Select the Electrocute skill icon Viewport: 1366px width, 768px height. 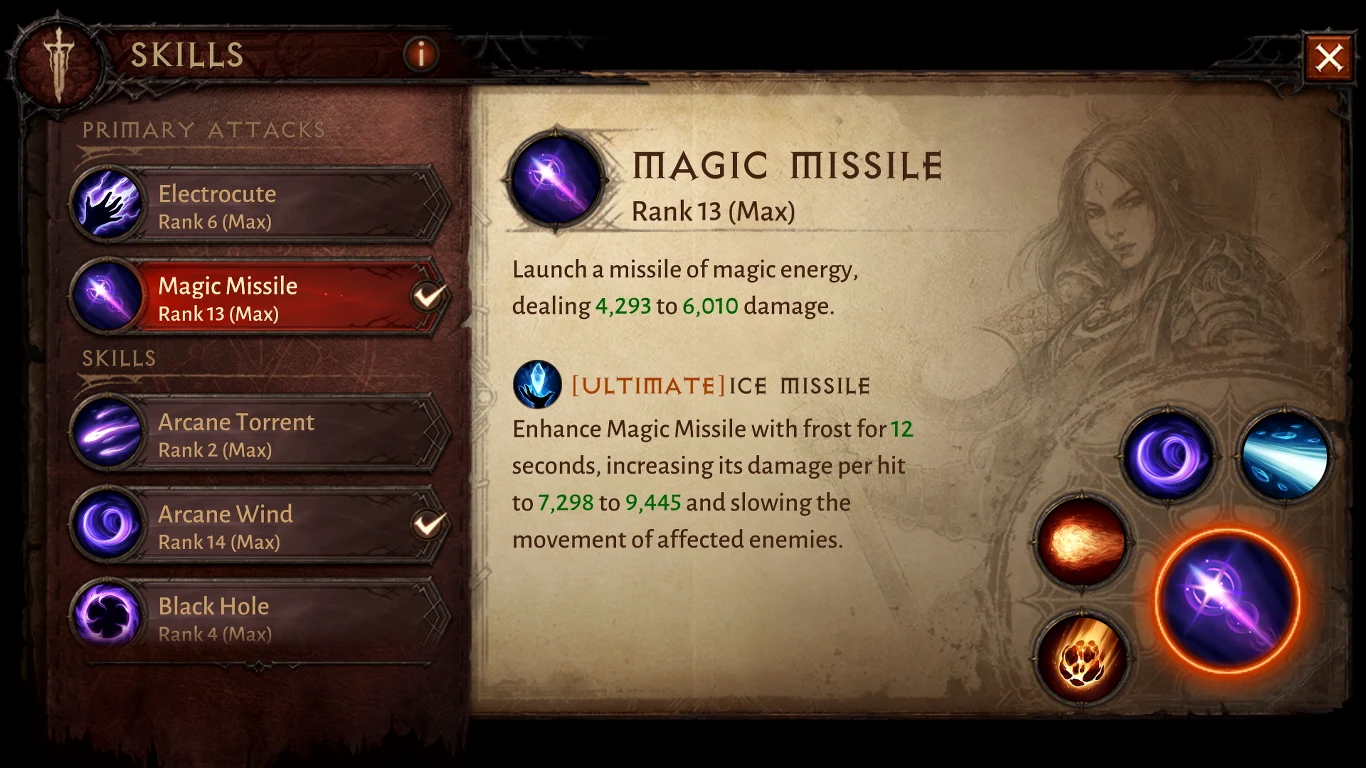coord(108,205)
